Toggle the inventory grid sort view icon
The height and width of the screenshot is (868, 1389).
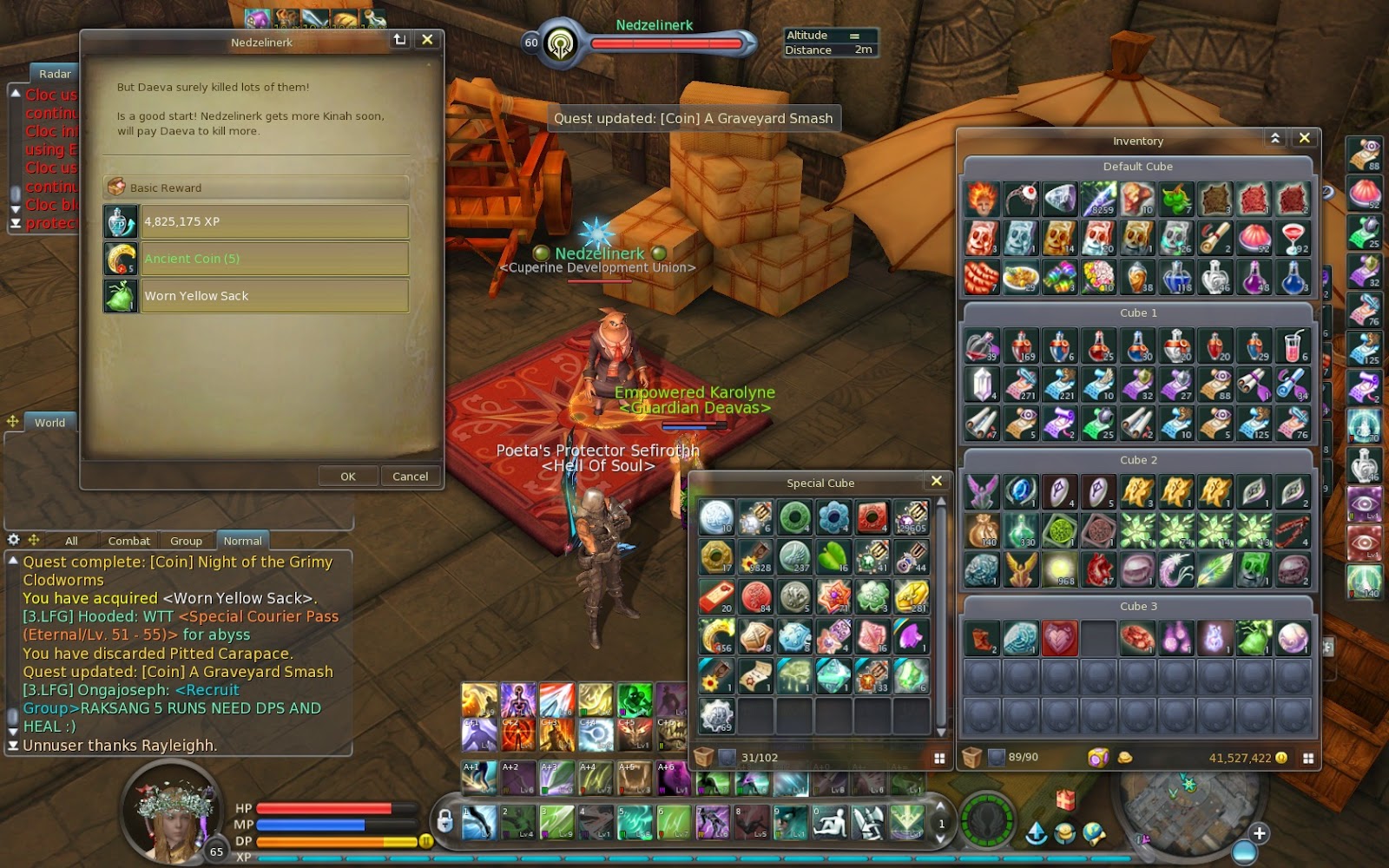coord(1309,757)
